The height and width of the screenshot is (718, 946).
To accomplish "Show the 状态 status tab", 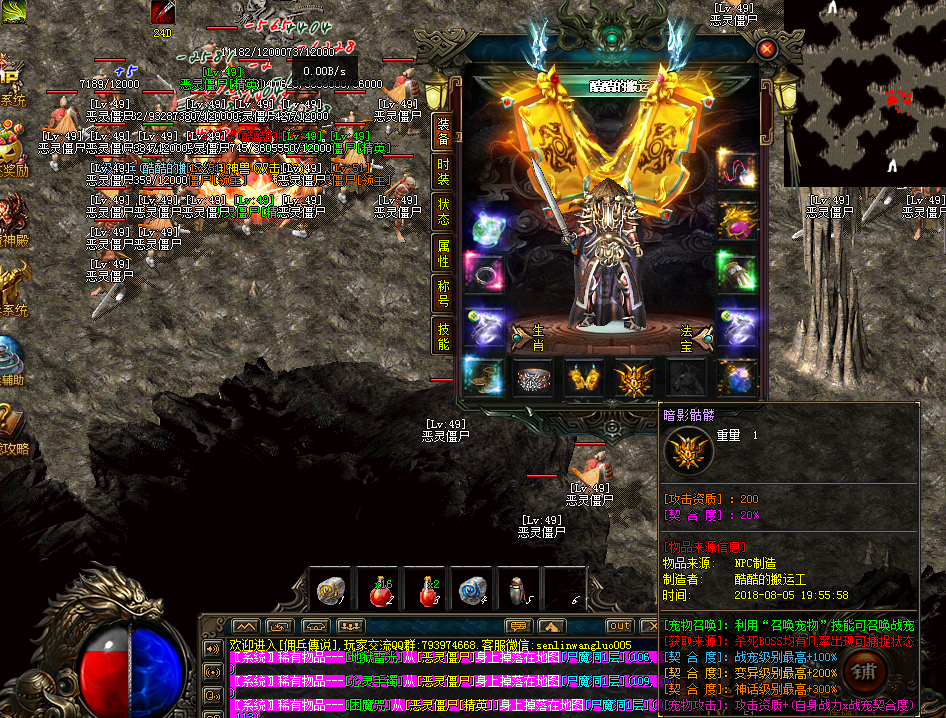I will point(442,212).
